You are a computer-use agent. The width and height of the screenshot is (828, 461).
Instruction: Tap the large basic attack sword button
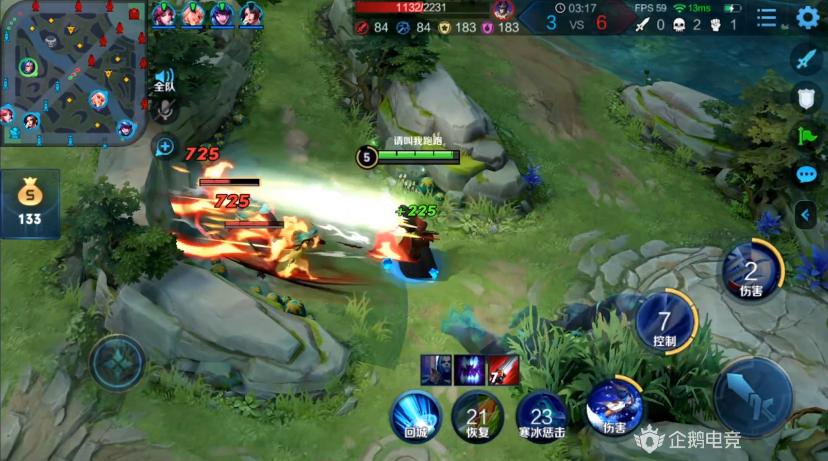(x=753, y=397)
